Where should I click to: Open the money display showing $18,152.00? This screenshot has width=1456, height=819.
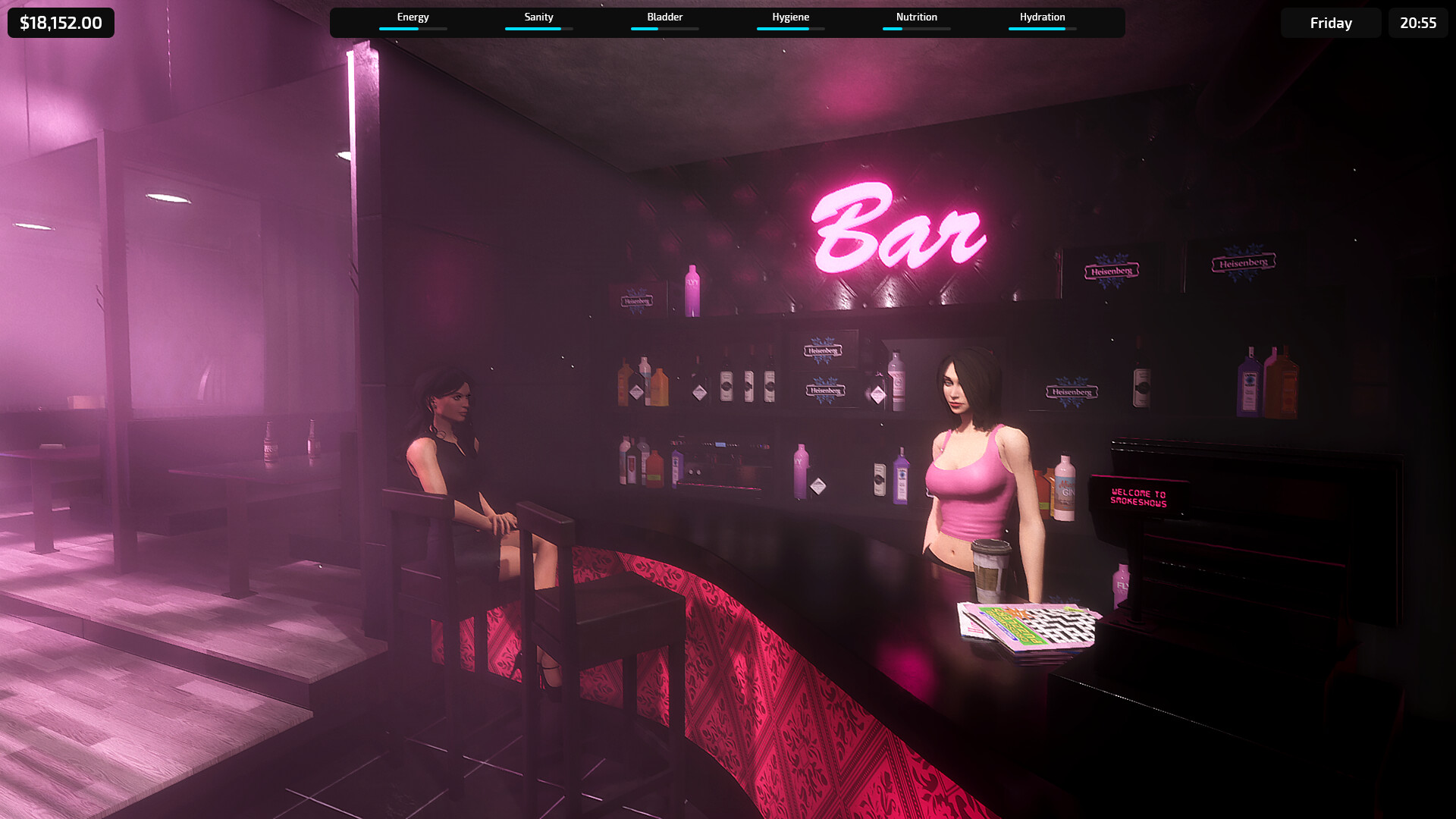[x=61, y=23]
